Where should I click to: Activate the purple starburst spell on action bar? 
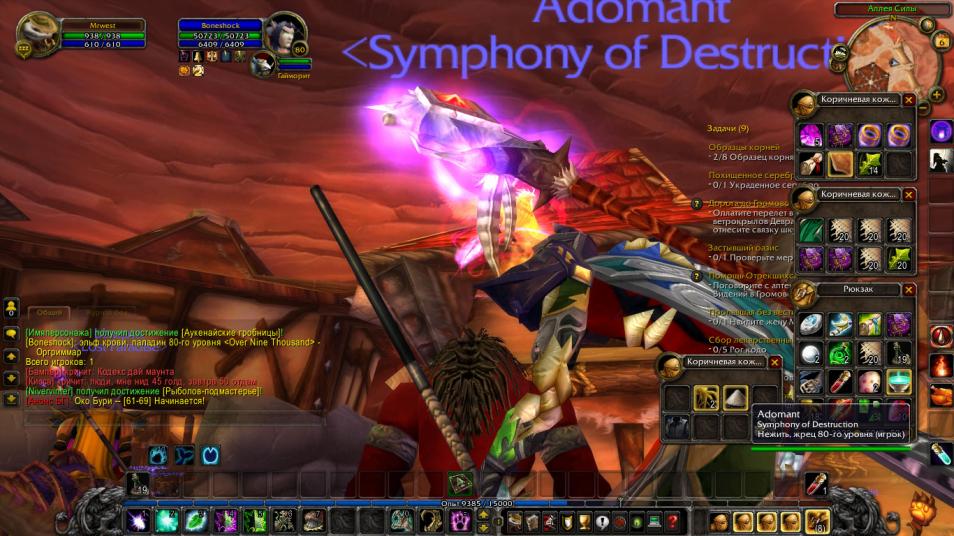[x=138, y=521]
